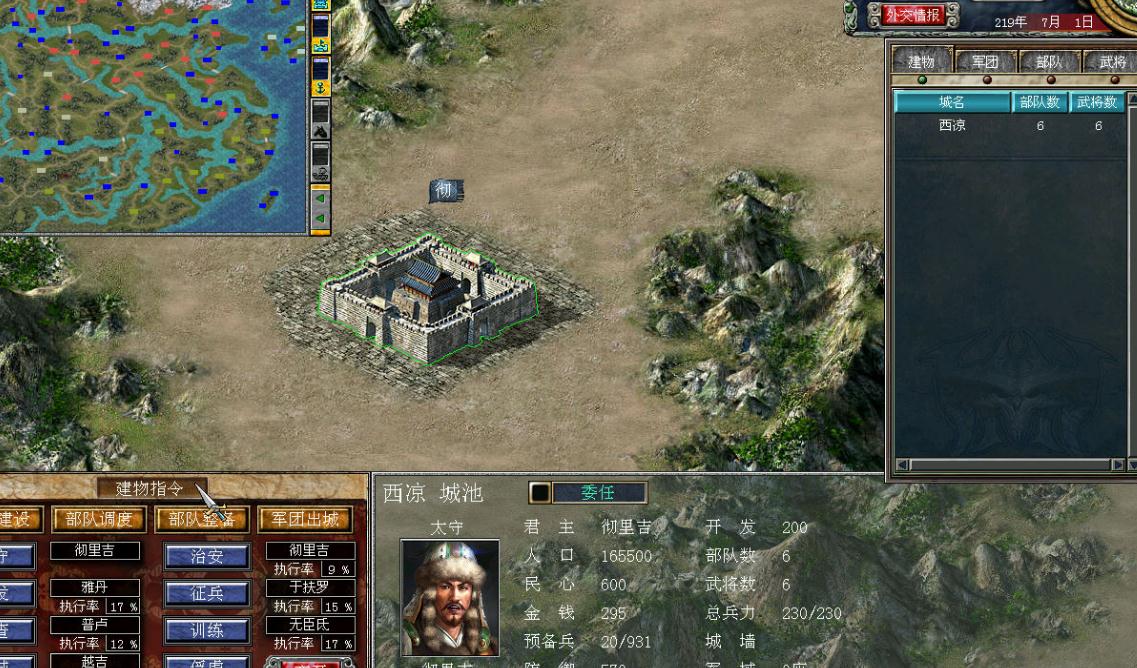Click the 部队调度 command button

pyautogui.click(x=99, y=520)
